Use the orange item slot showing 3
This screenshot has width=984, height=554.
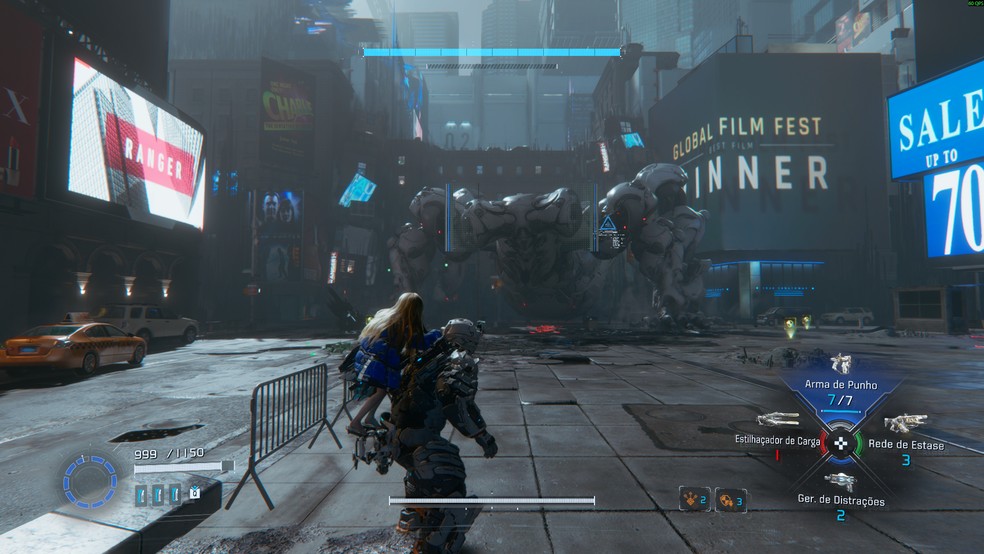click(731, 499)
